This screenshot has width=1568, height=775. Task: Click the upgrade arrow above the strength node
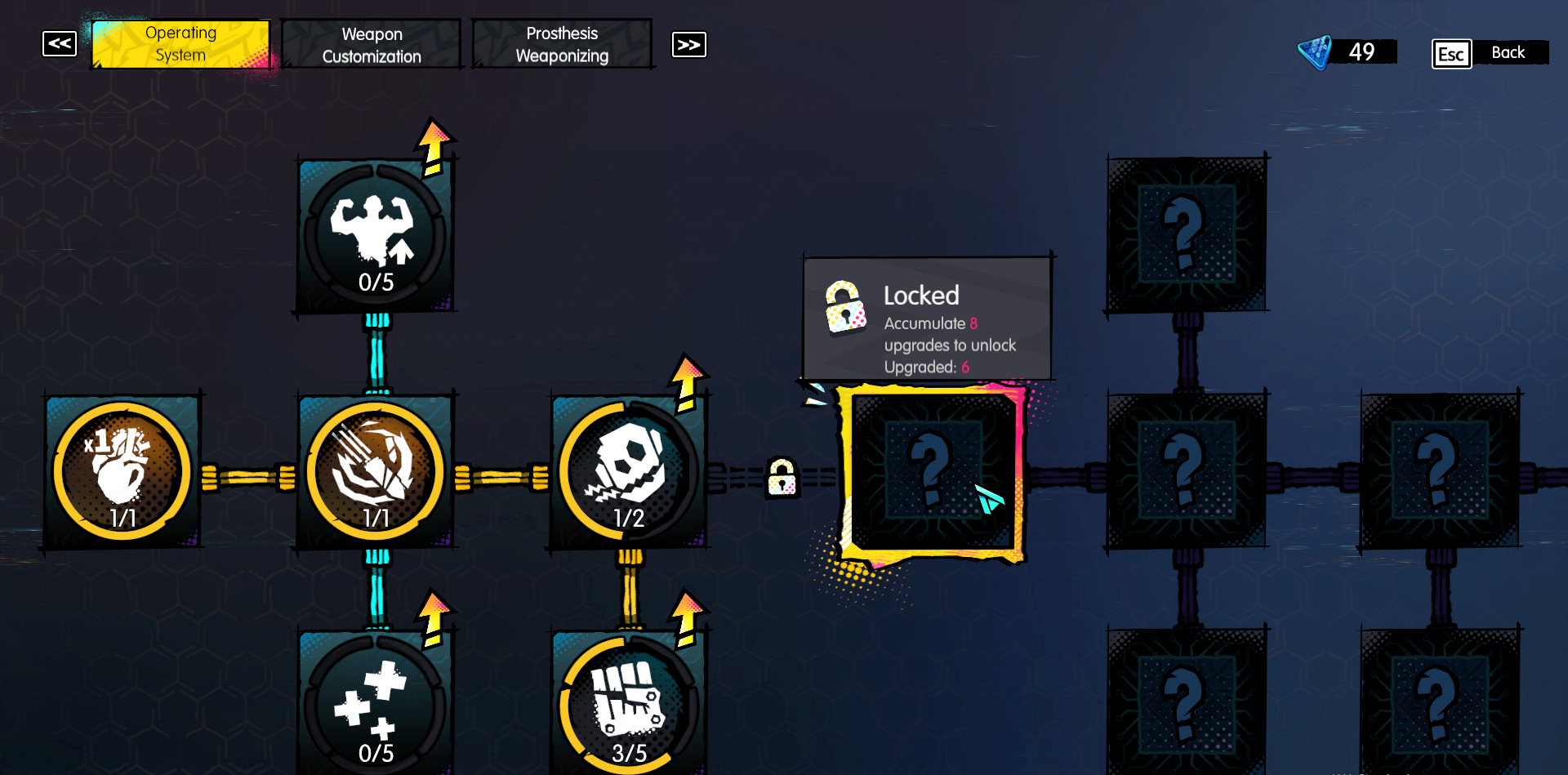point(432,147)
